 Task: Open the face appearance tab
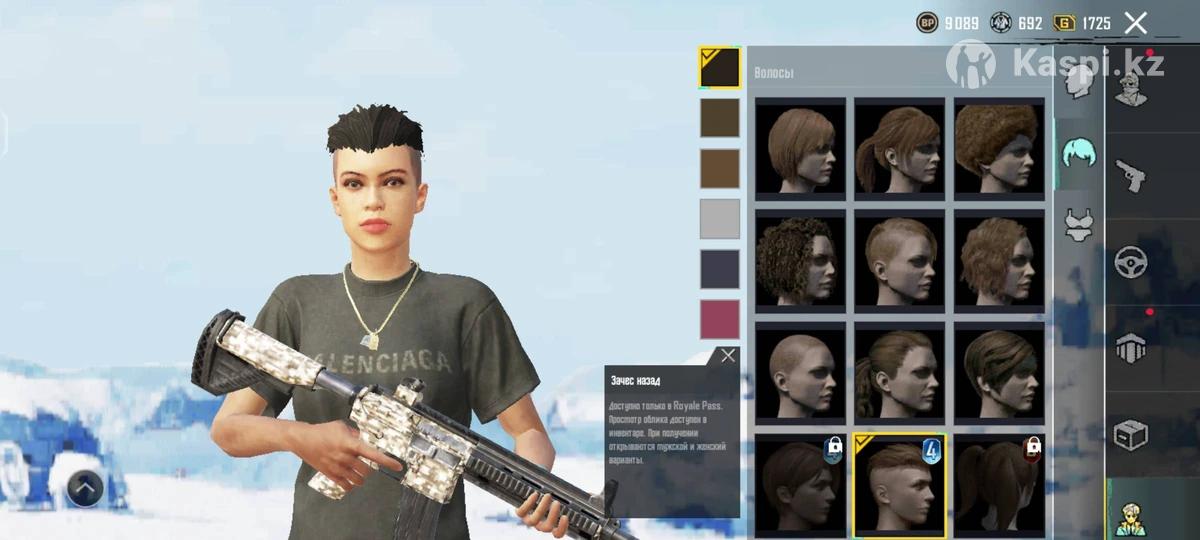(1078, 83)
